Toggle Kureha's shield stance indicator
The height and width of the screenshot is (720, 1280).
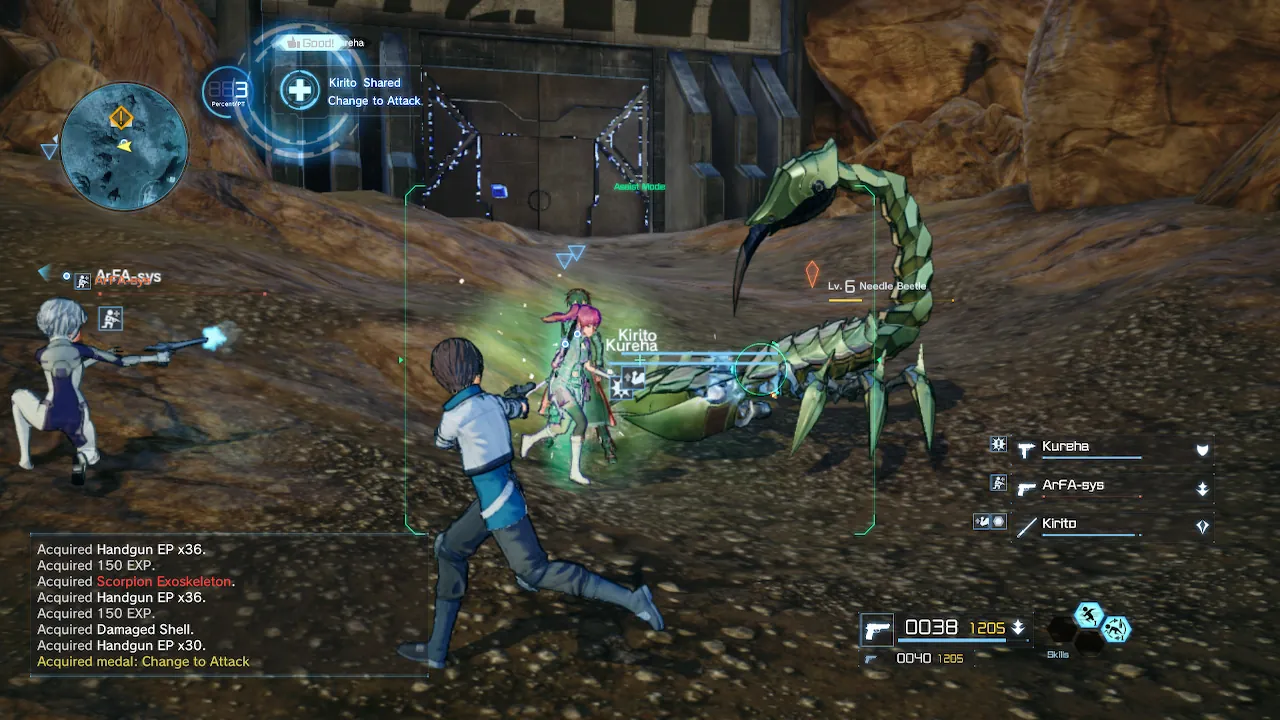(1203, 450)
